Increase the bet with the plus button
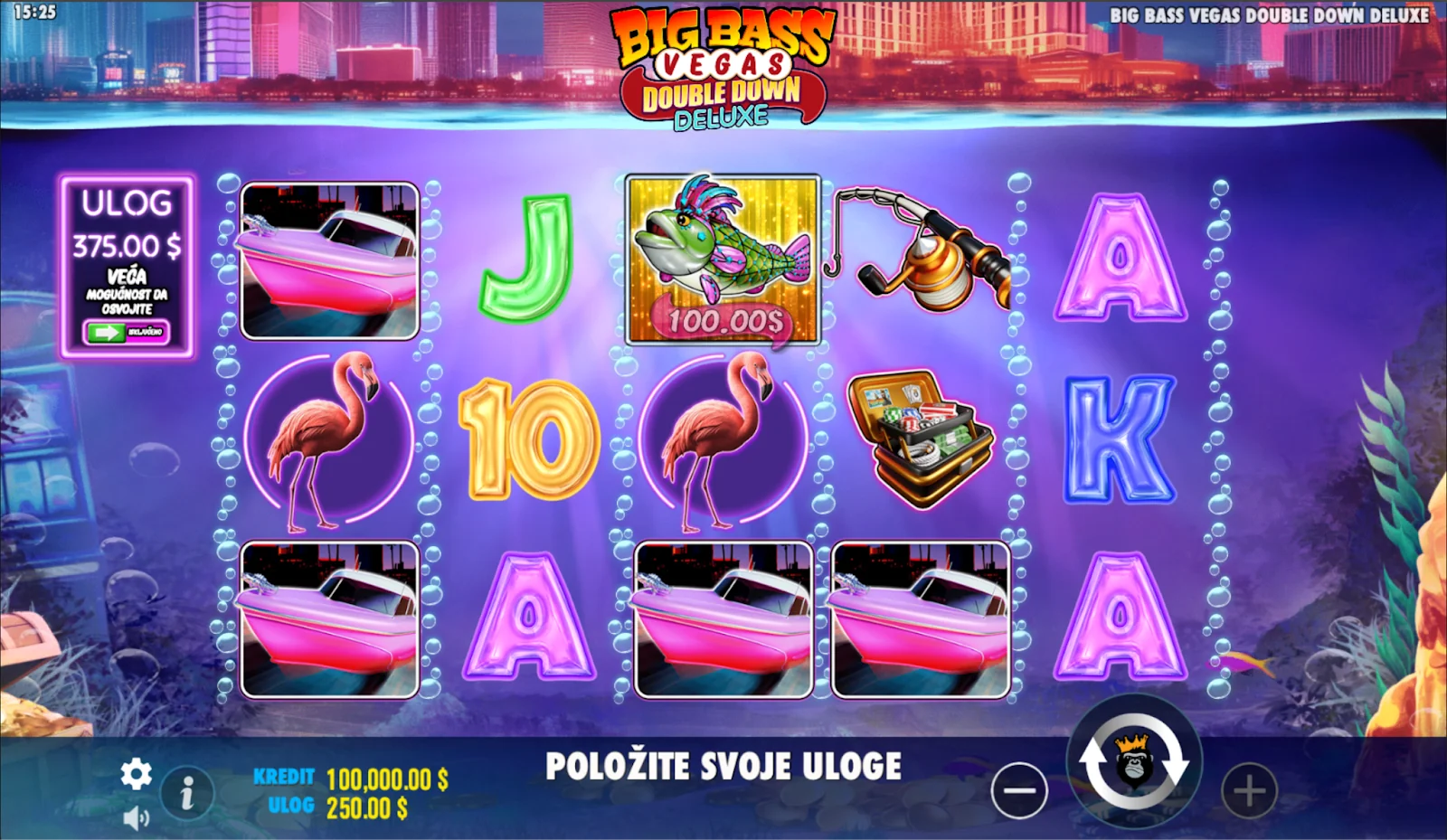Viewport: 1447px width, 840px height. [1249, 791]
